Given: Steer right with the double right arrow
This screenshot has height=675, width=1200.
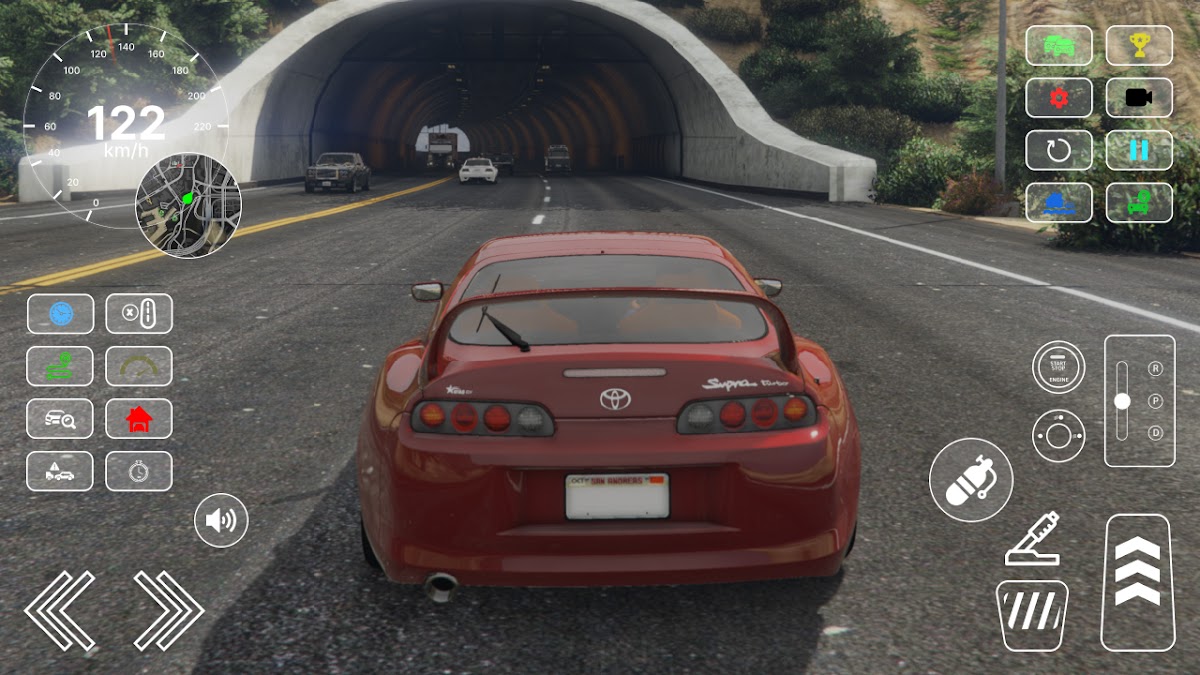Looking at the screenshot, I should 168,610.
